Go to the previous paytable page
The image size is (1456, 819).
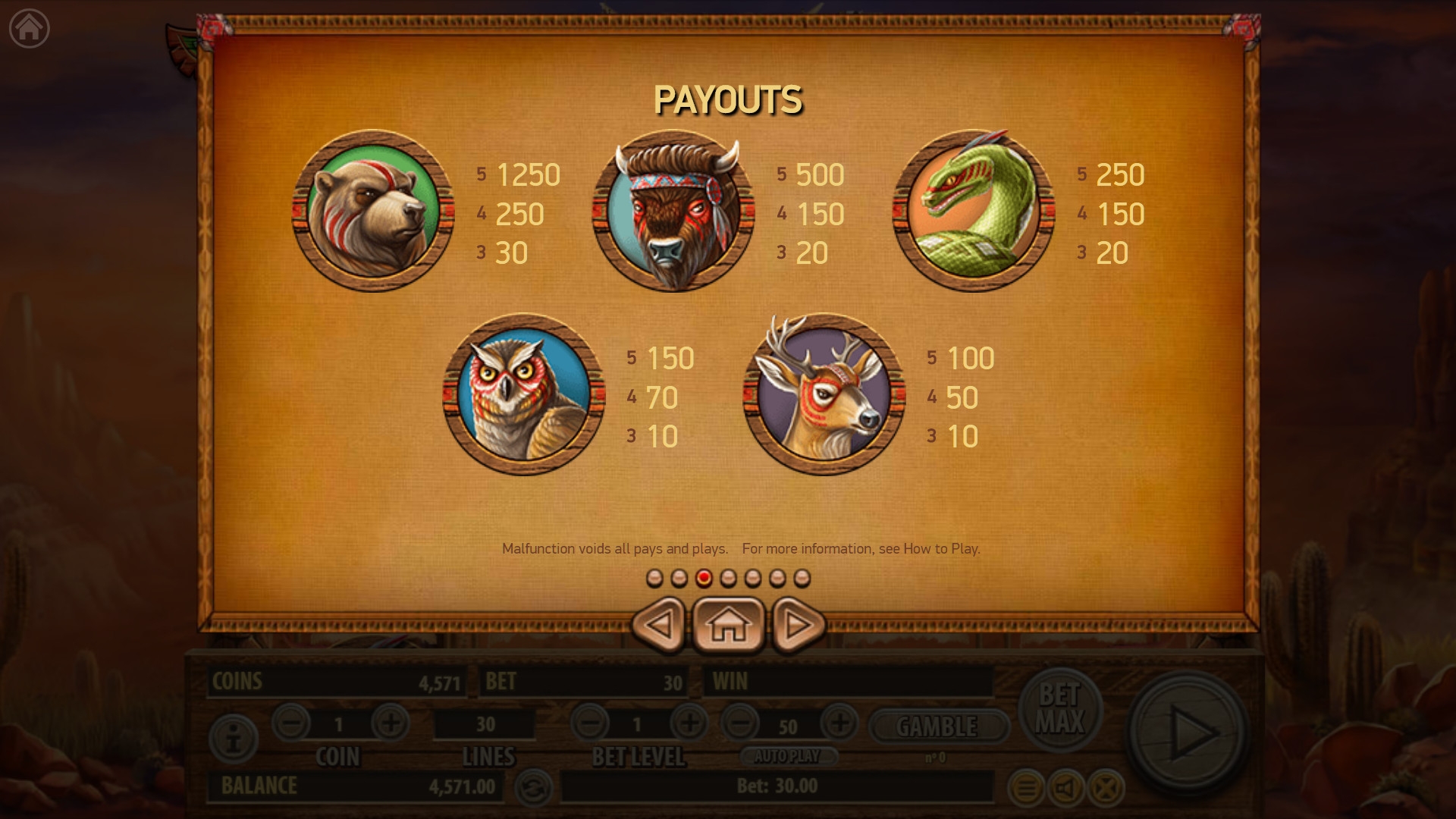(659, 625)
